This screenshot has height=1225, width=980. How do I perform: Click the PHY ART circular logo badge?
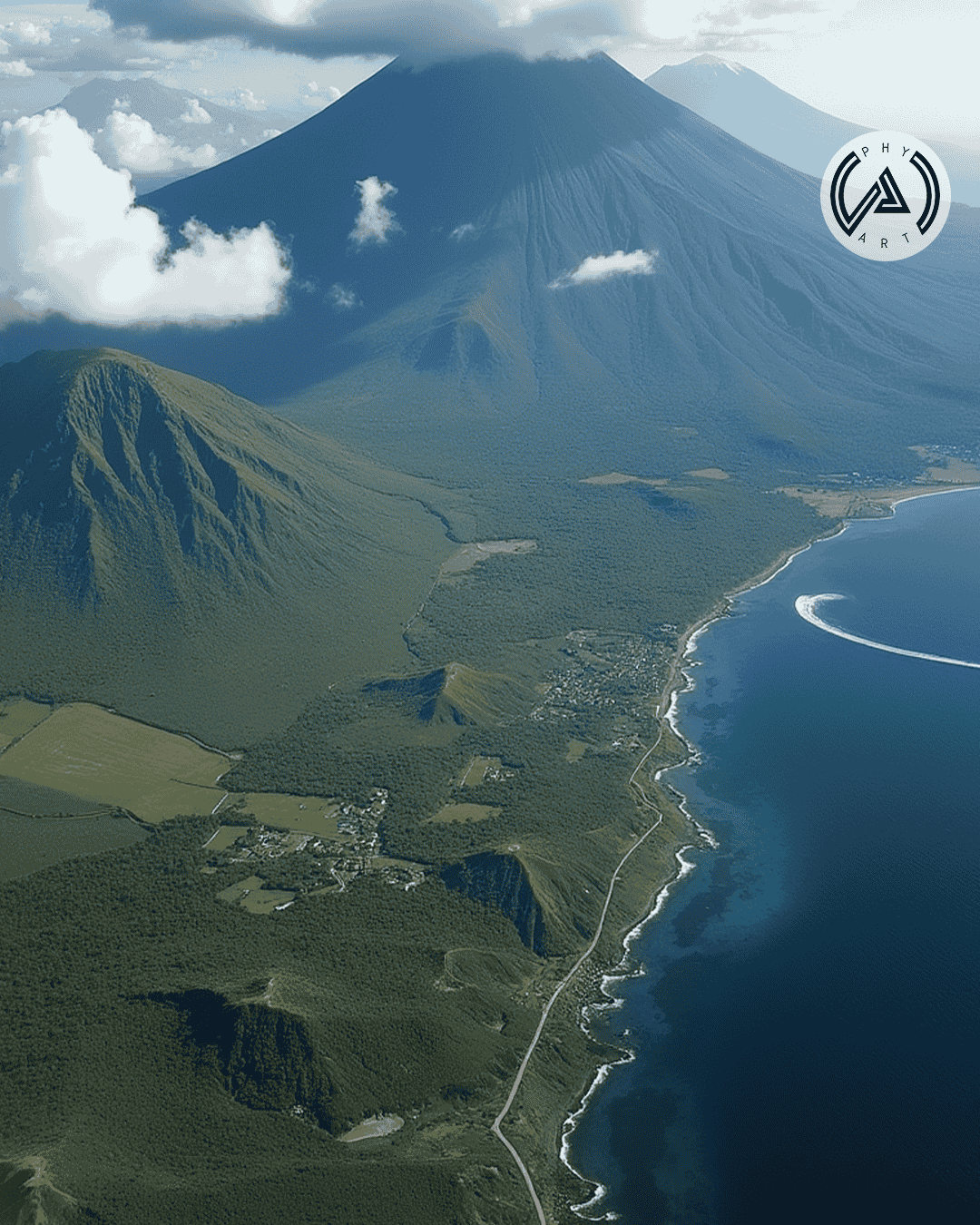[x=885, y=196]
